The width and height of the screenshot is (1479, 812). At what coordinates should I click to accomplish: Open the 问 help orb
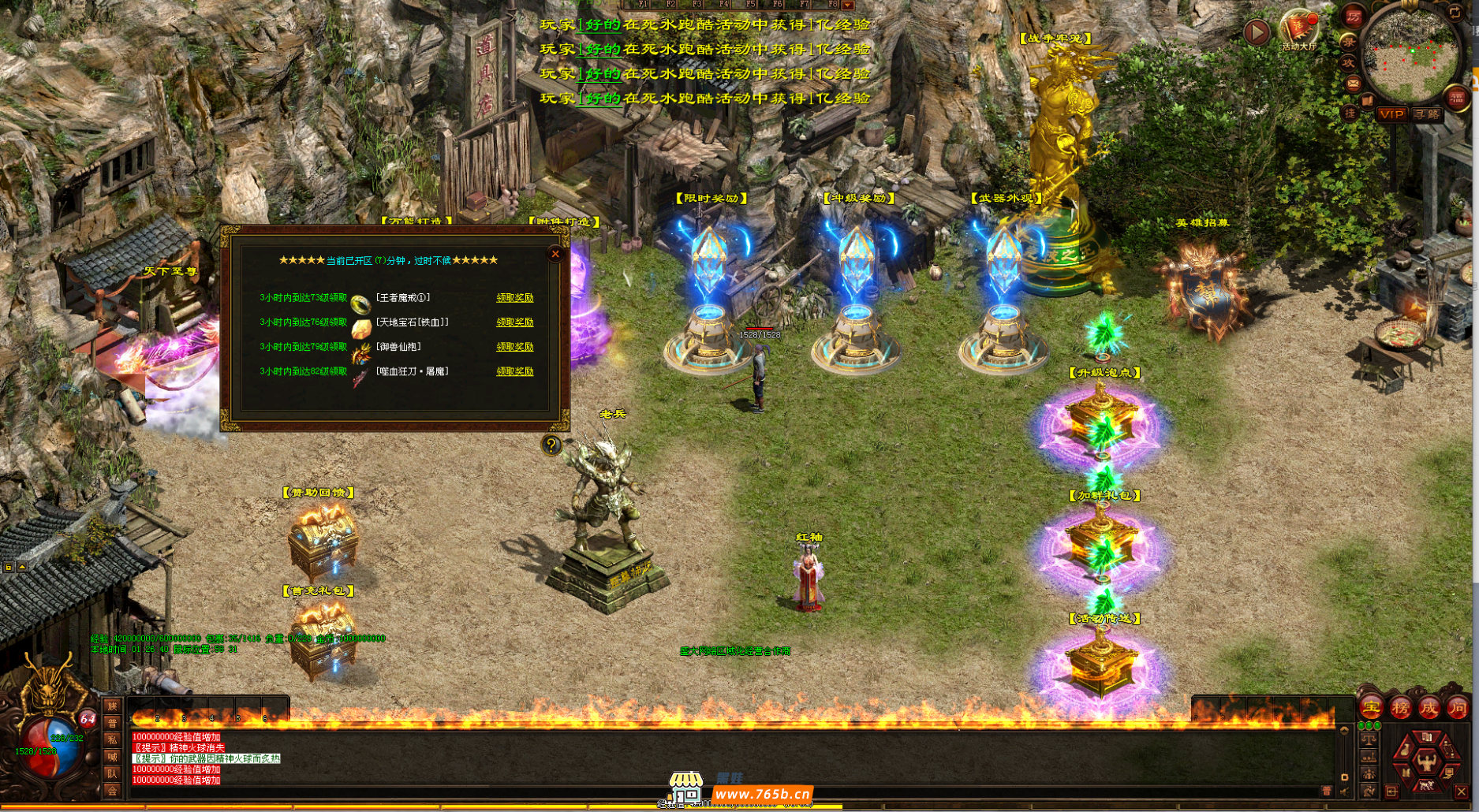click(x=1458, y=708)
